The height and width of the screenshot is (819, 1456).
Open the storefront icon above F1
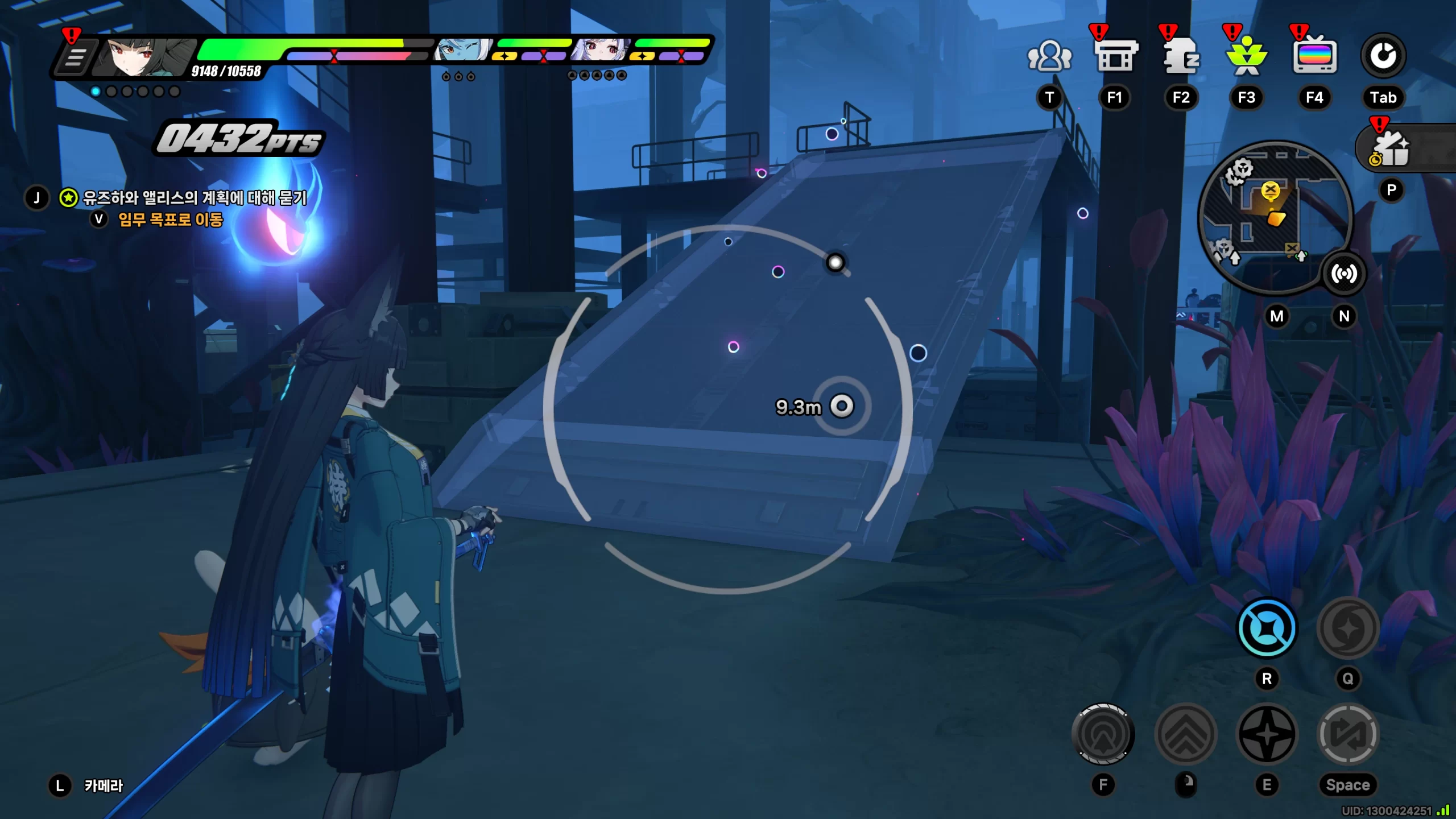click(1115, 56)
